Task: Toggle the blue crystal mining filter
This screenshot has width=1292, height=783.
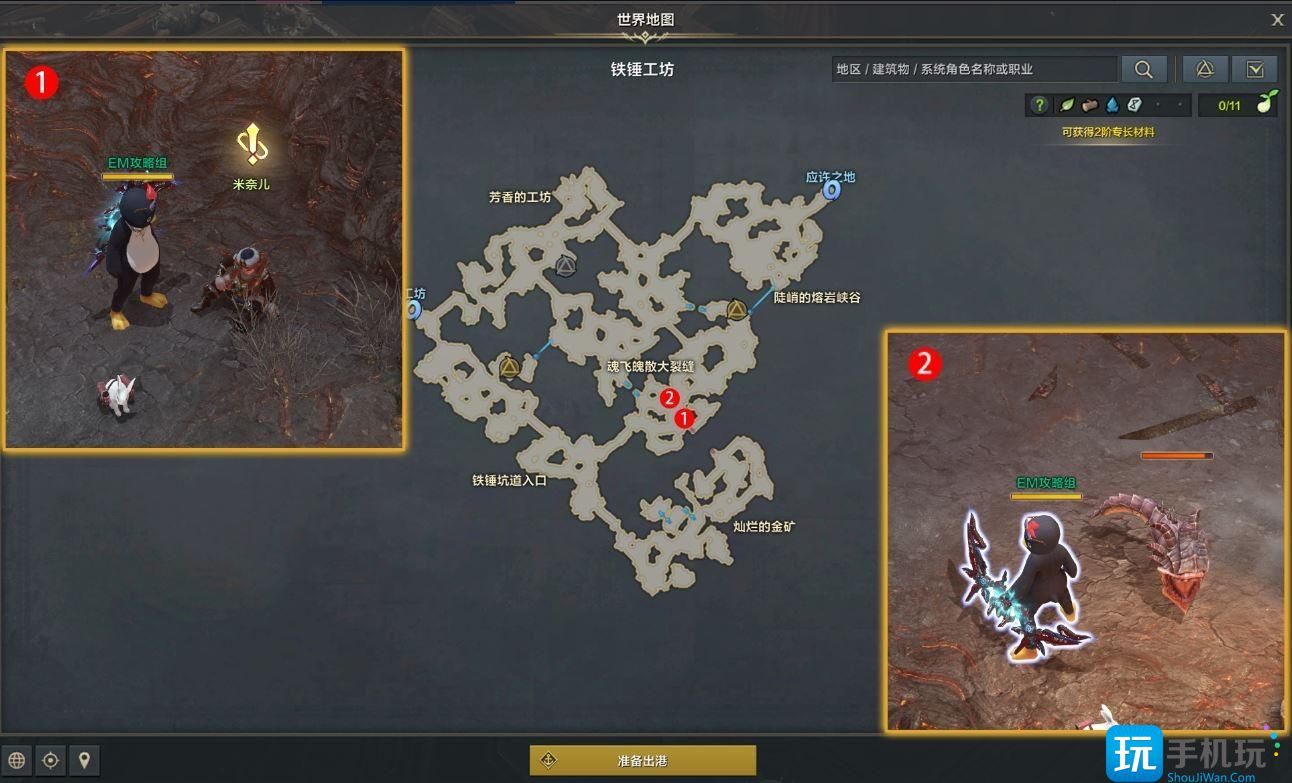Action: coord(1114,105)
